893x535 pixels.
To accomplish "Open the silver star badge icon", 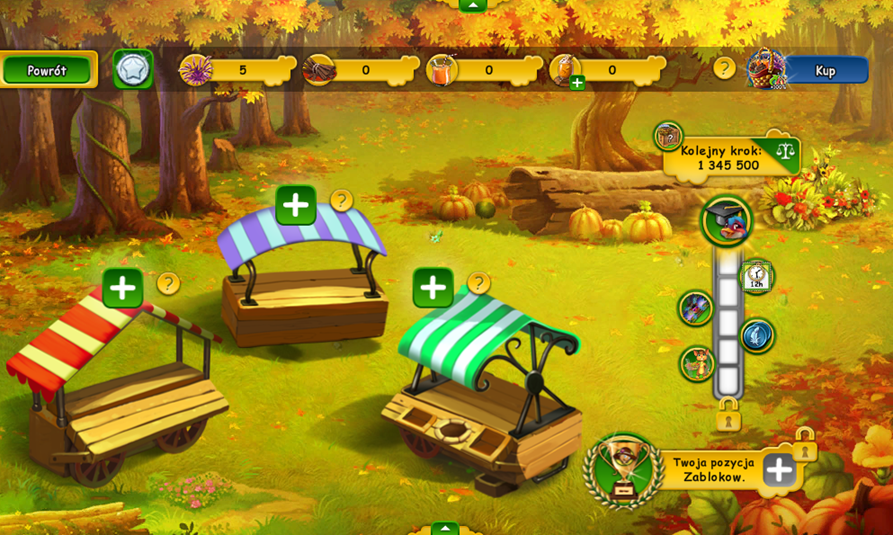I will (x=133, y=69).
